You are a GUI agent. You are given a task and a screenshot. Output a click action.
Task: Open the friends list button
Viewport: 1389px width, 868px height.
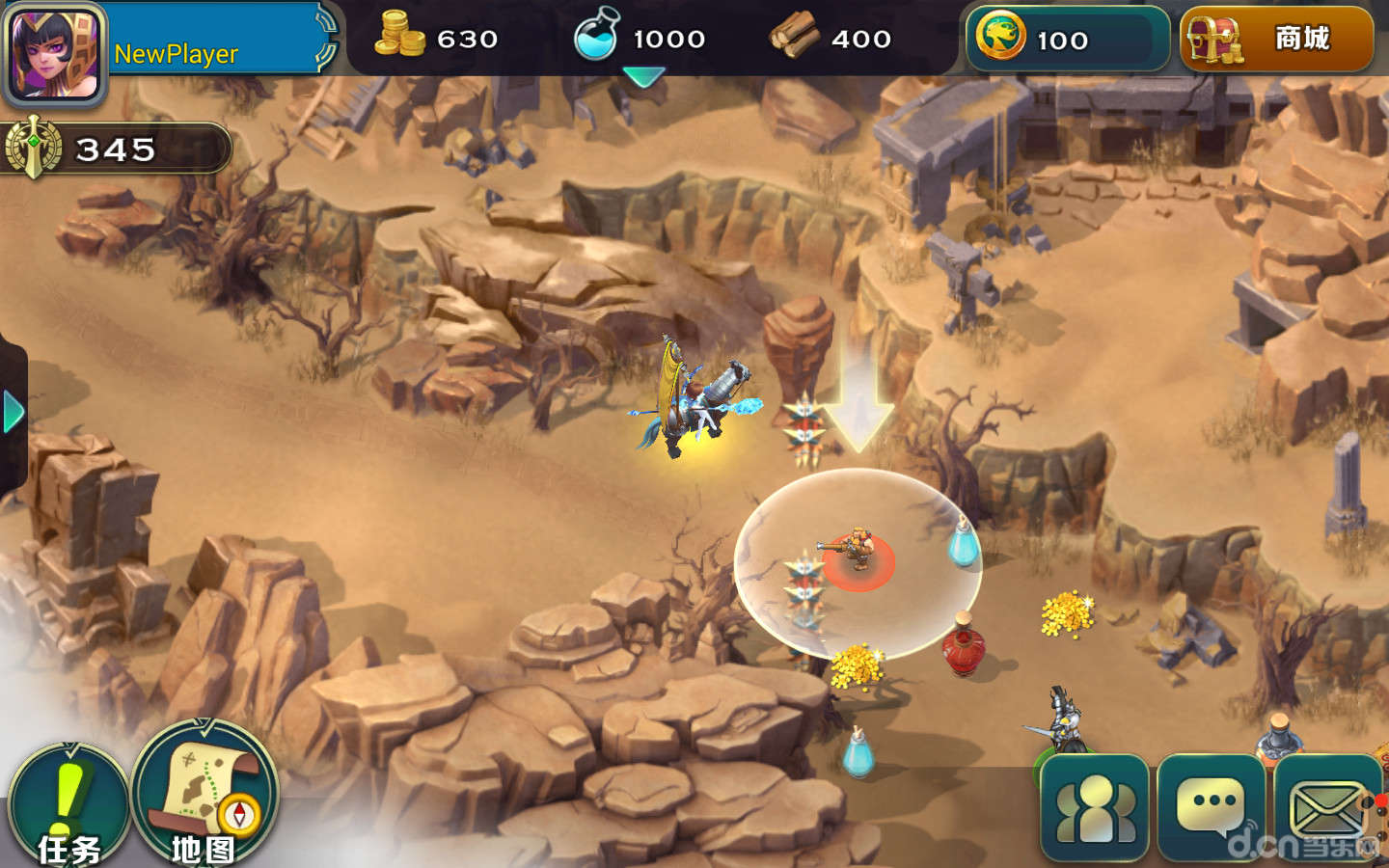coord(1095,808)
